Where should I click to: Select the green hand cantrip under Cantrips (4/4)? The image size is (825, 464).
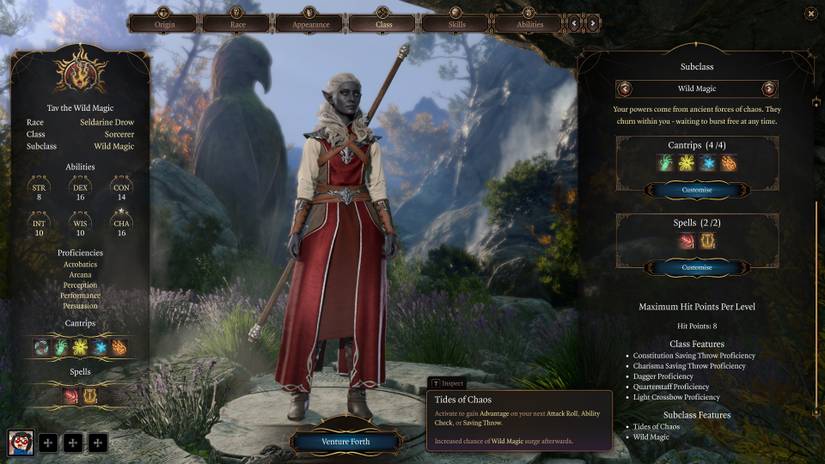tap(665, 163)
